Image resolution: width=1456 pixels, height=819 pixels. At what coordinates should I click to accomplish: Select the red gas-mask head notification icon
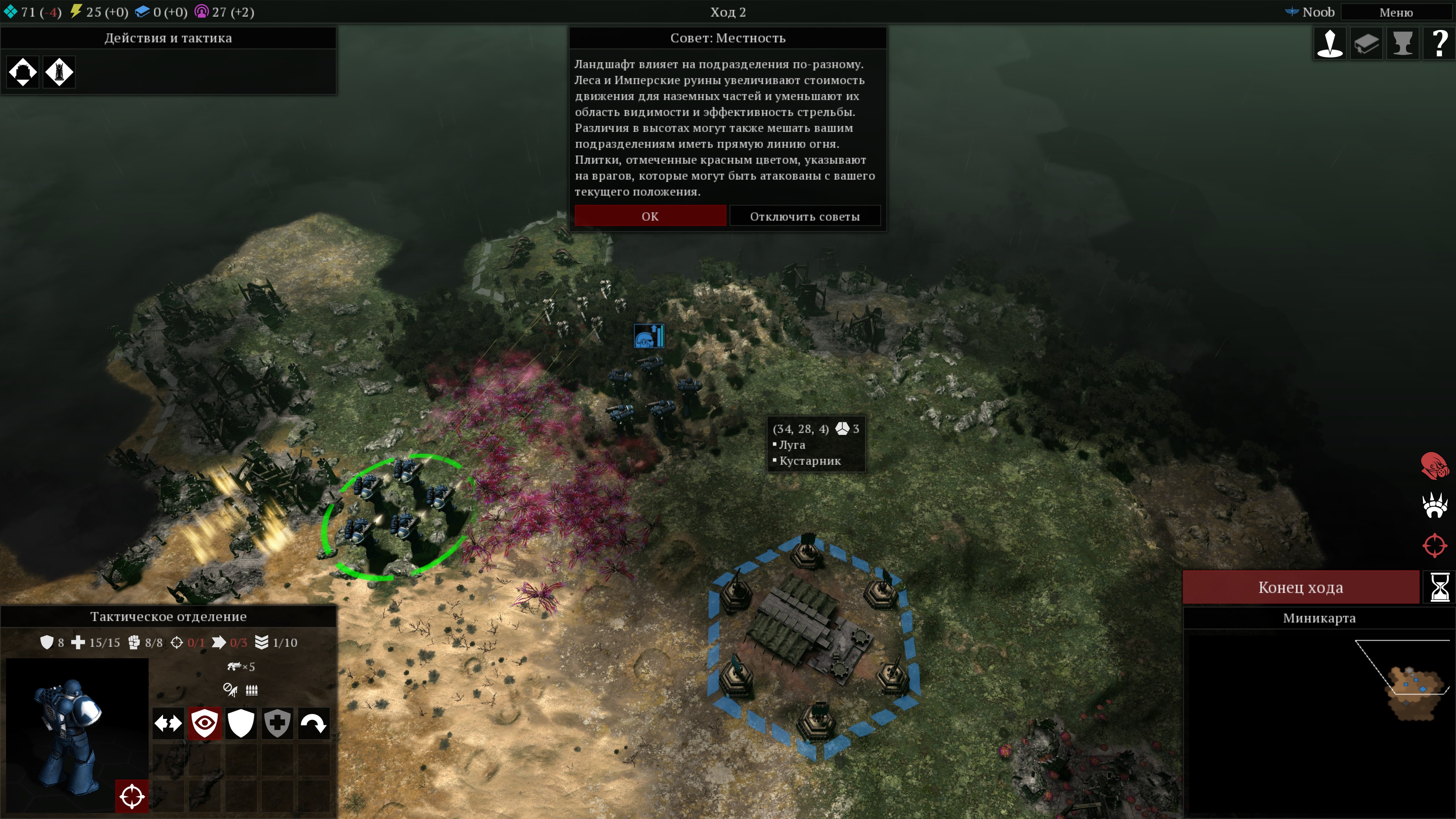(x=1434, y=466)
